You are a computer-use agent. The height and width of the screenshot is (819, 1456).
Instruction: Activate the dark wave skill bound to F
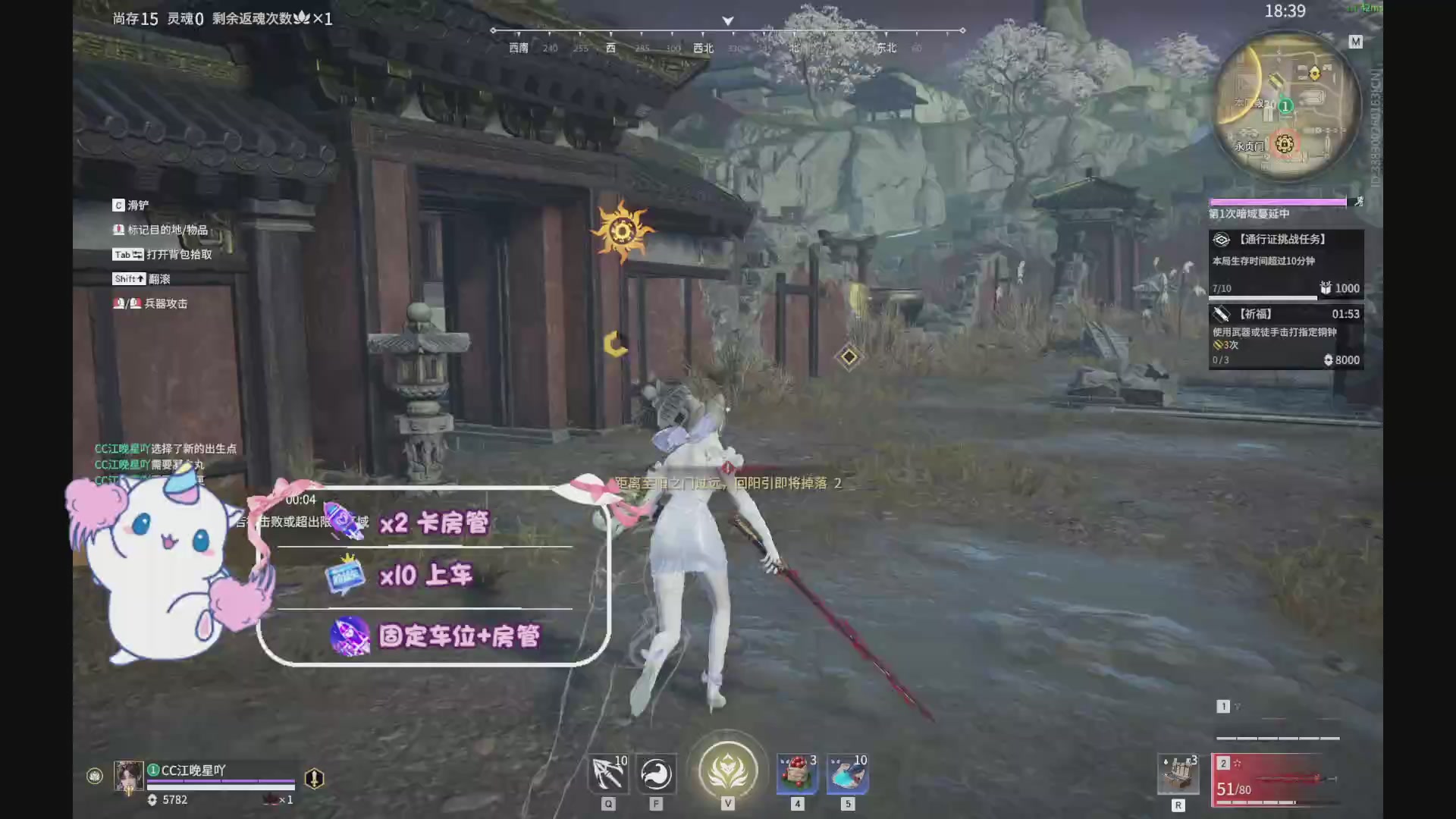[656, 773]
